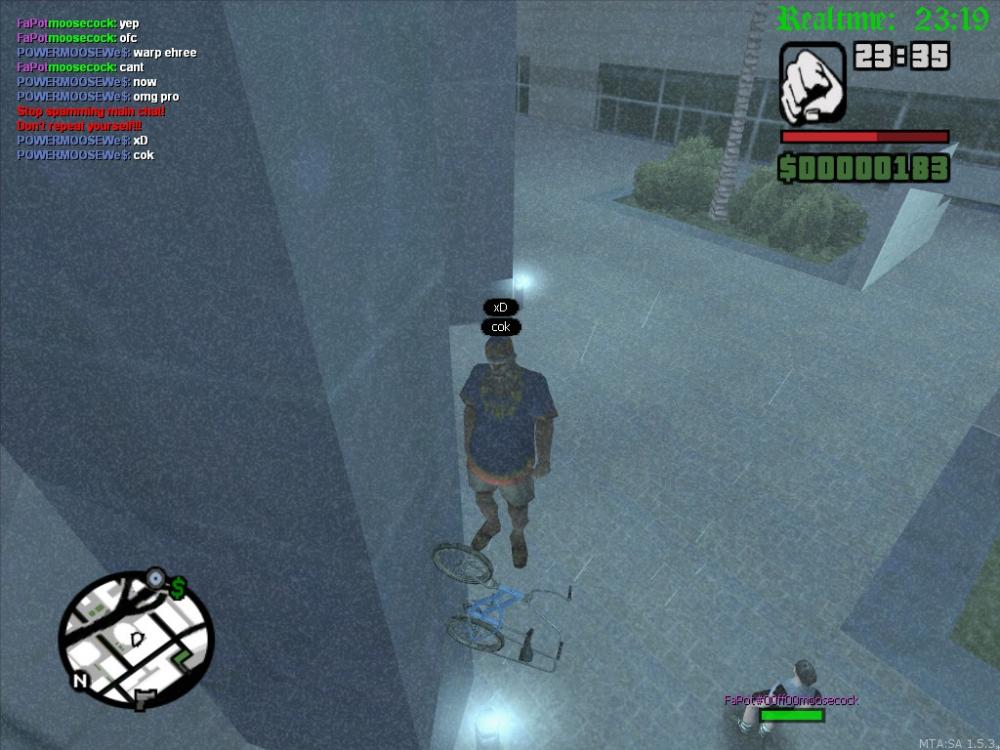Click the player arrow at radar center
Screen dimensions: 1000x750
click(x=137, y=637)
